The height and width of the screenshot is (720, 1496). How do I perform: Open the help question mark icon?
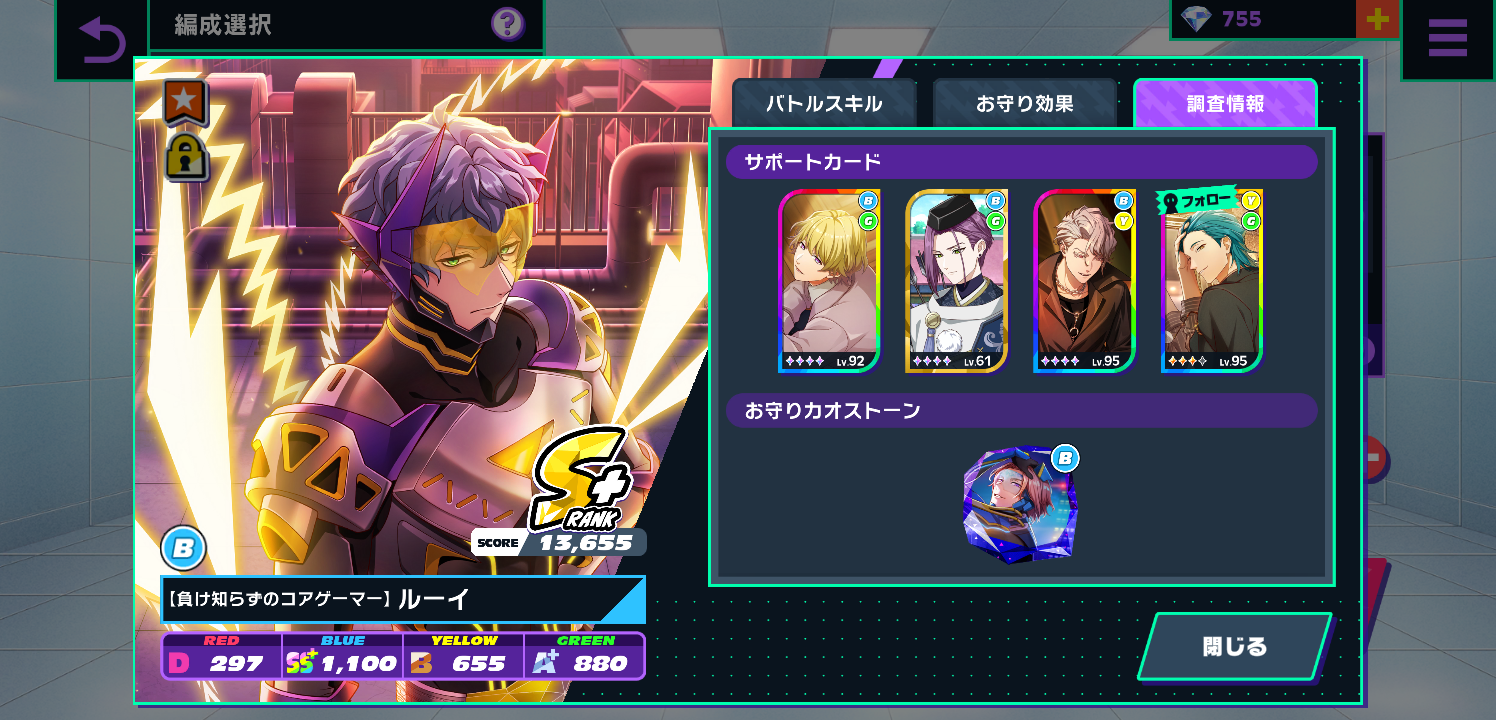point(507,24)
